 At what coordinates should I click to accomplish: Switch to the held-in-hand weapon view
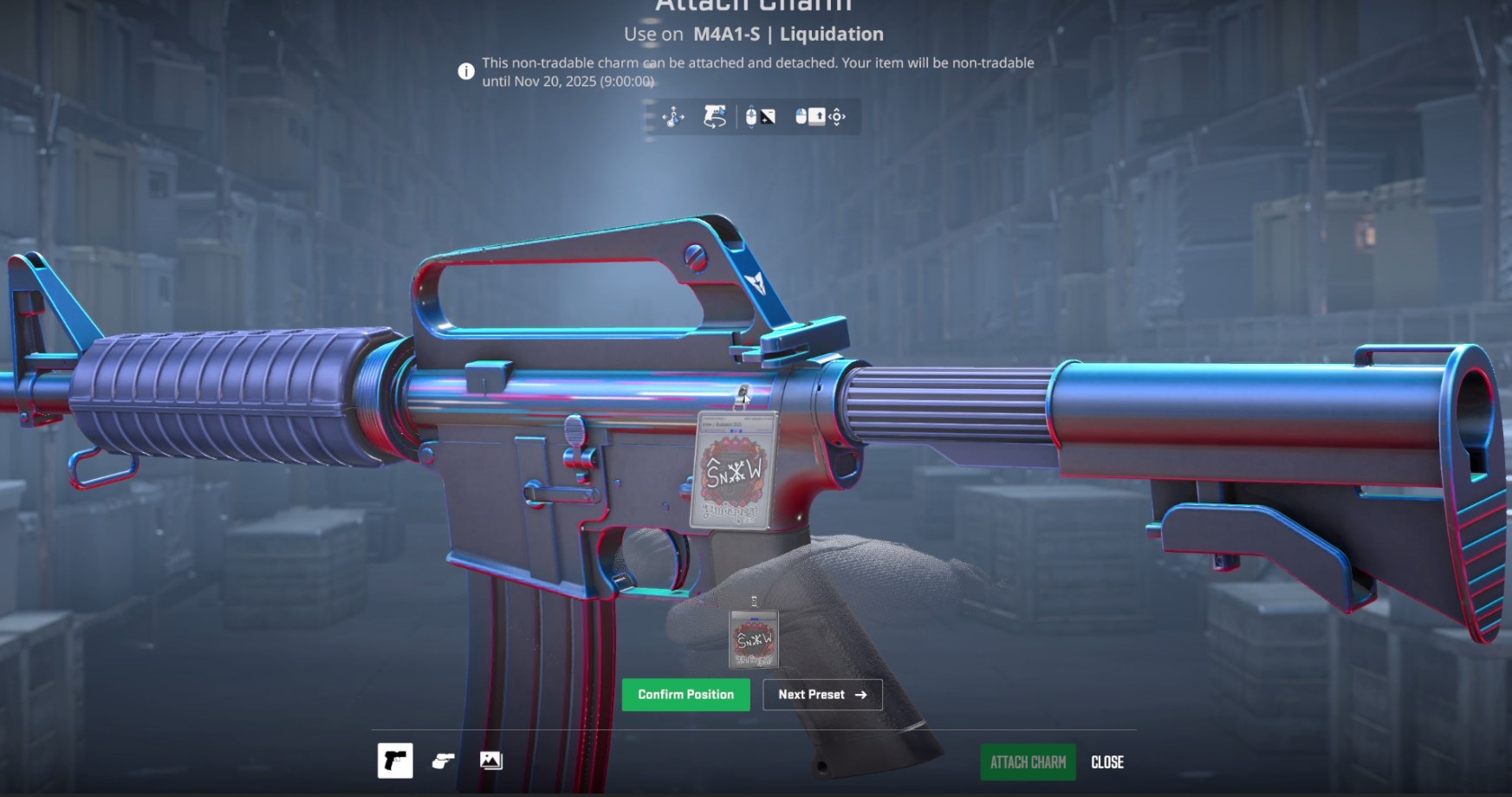pos(443,761)
